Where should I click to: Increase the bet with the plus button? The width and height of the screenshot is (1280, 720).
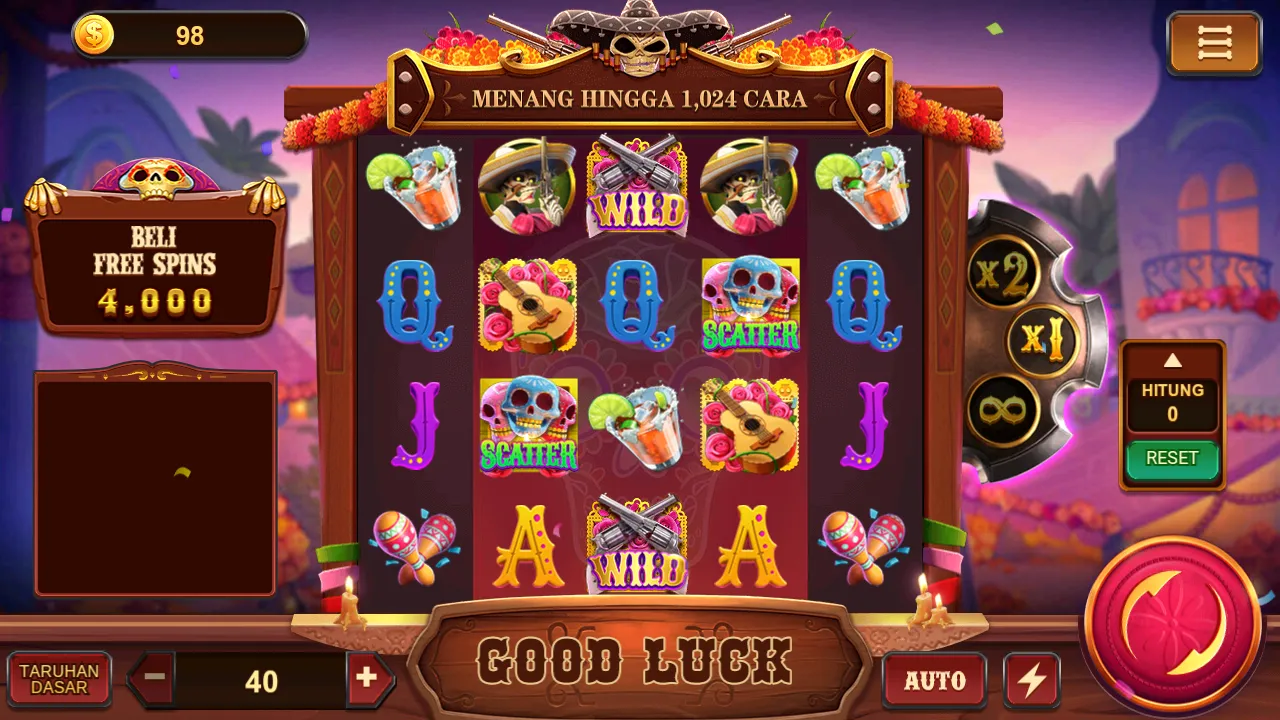370,679
